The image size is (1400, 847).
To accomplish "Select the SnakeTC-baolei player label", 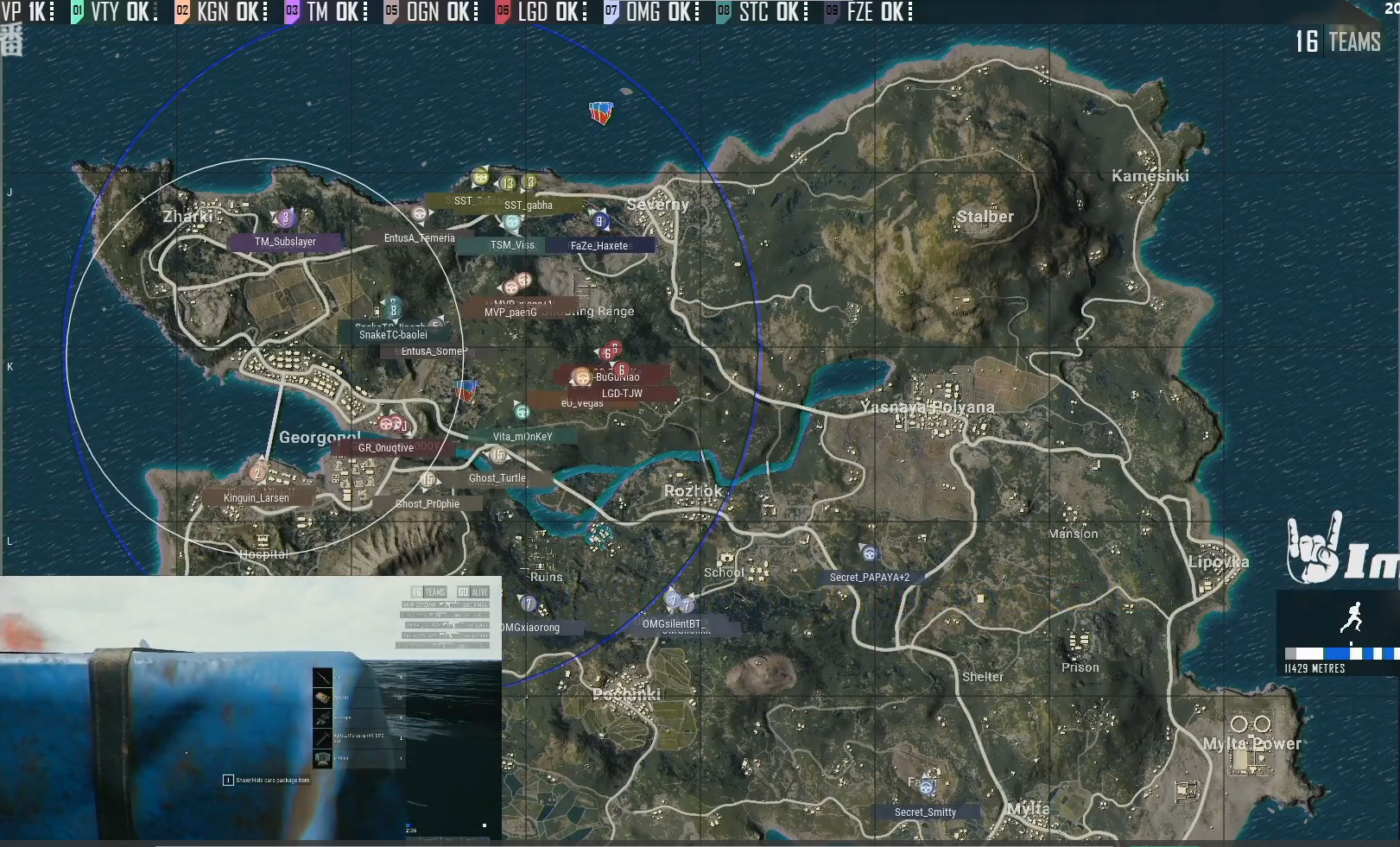I will tap(394, 335).
